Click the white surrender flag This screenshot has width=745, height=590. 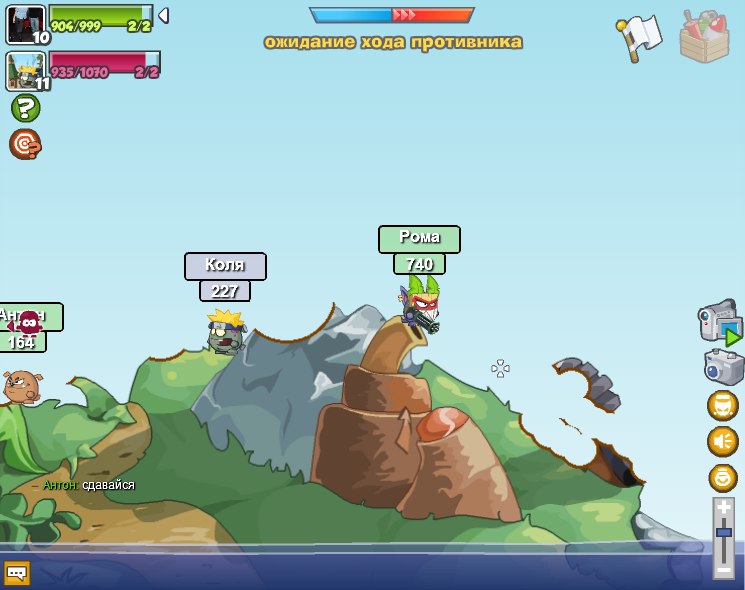[x=638, y=38]
